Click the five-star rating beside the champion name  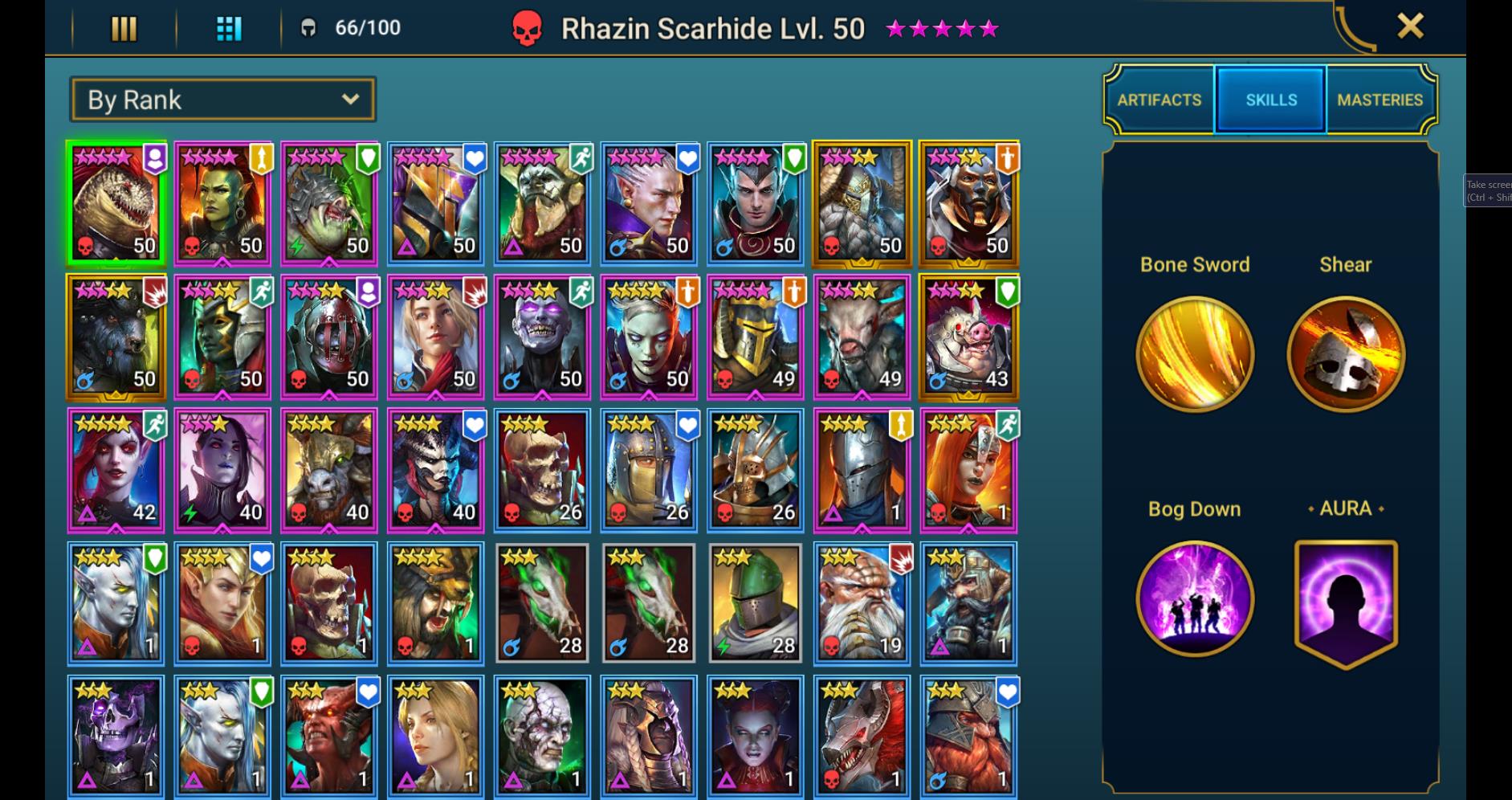point(943,28)
